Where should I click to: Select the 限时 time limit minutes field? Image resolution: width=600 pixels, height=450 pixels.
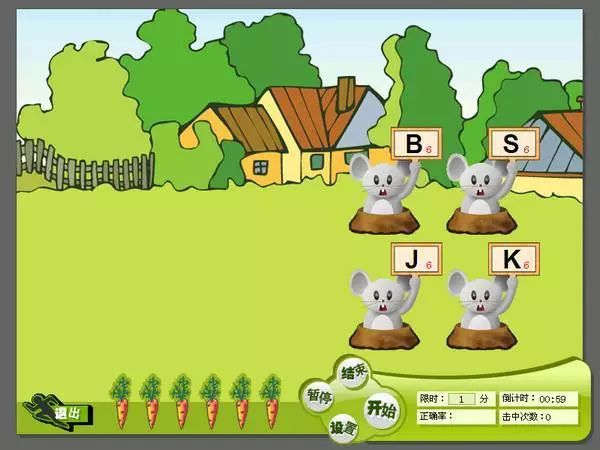[x=461, y=398]
